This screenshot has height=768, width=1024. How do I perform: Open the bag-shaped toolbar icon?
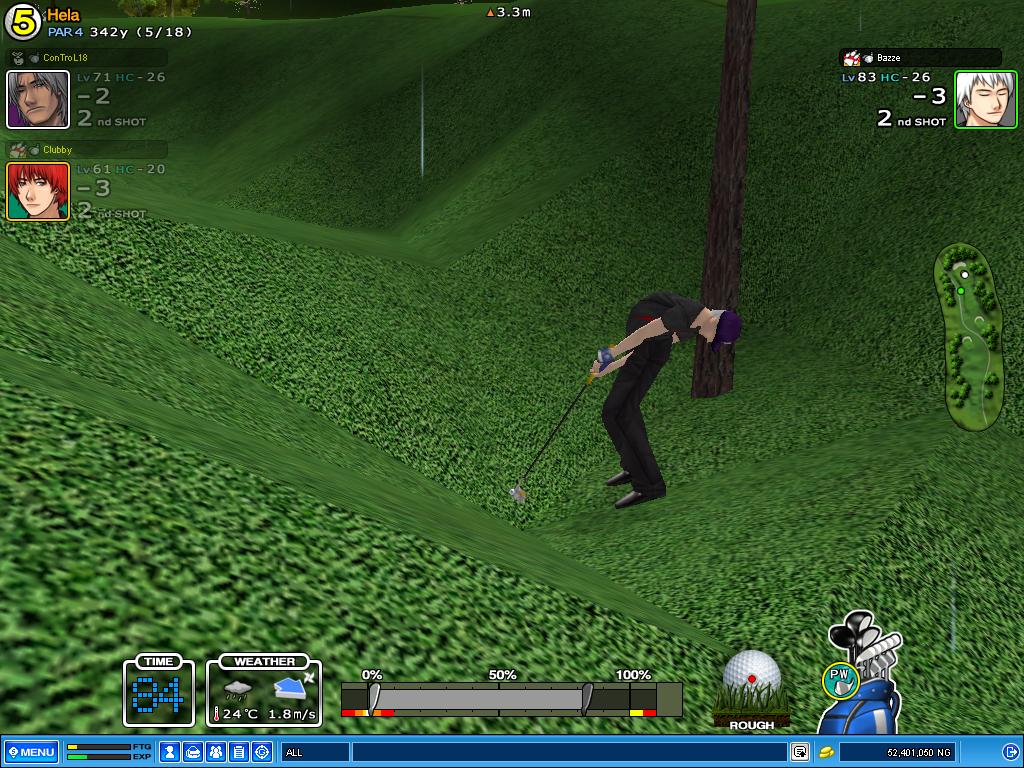tap(193, 752)
